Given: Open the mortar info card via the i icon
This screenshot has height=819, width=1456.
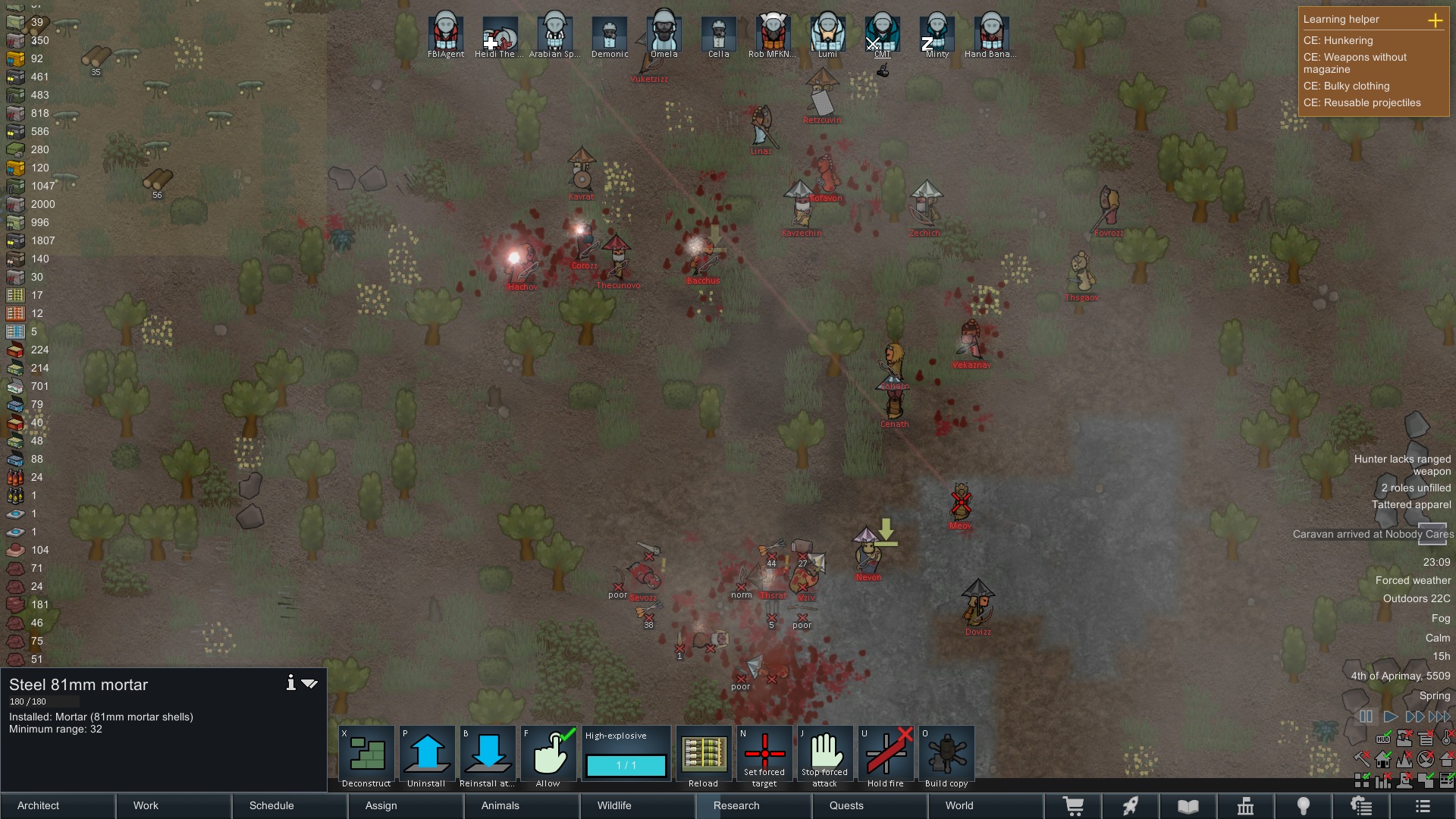Looking at the screenshot, I should [290, 682].
